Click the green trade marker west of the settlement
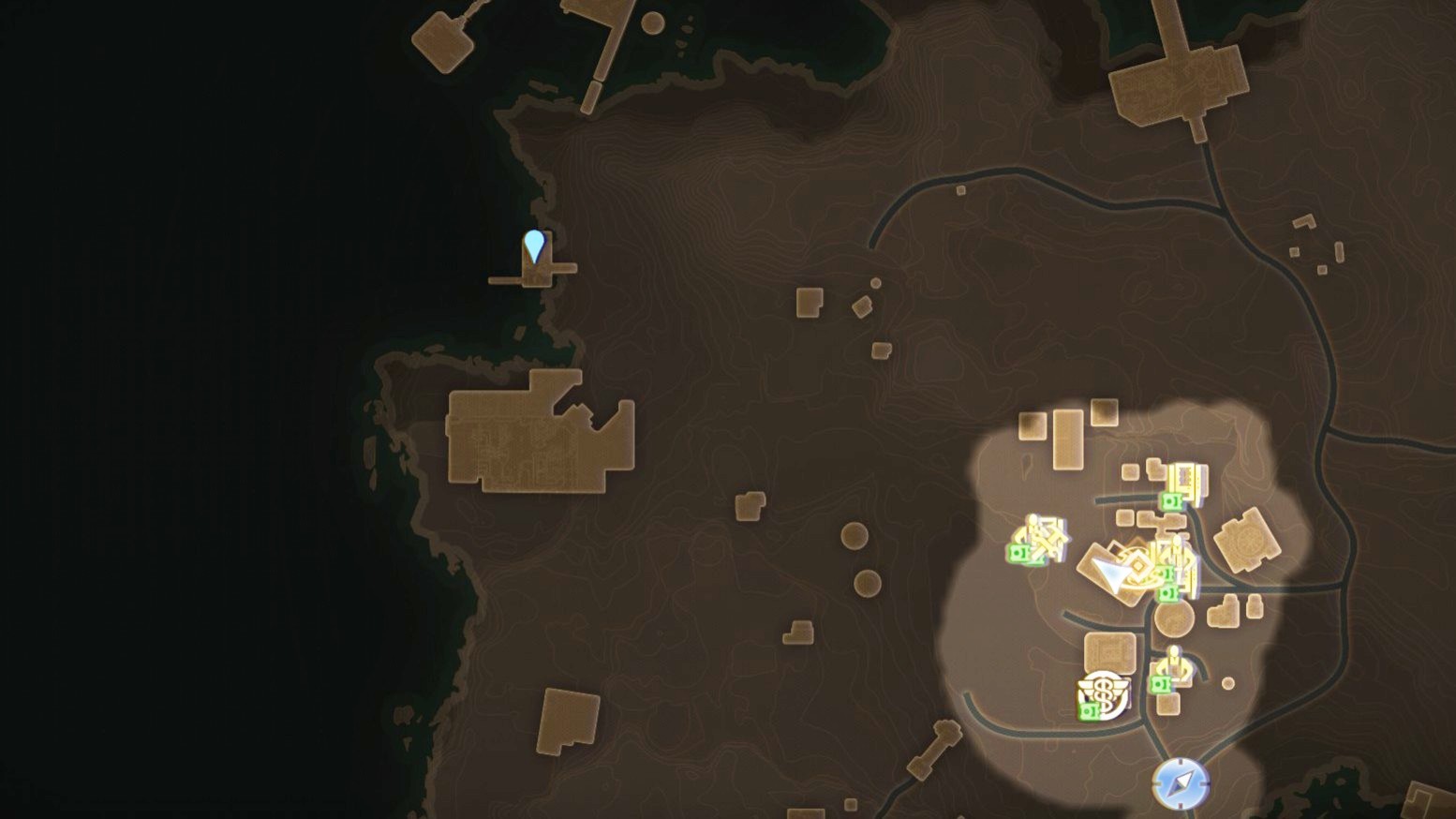Screen dimensions: 1456x819 click(x=1018, y=553)
